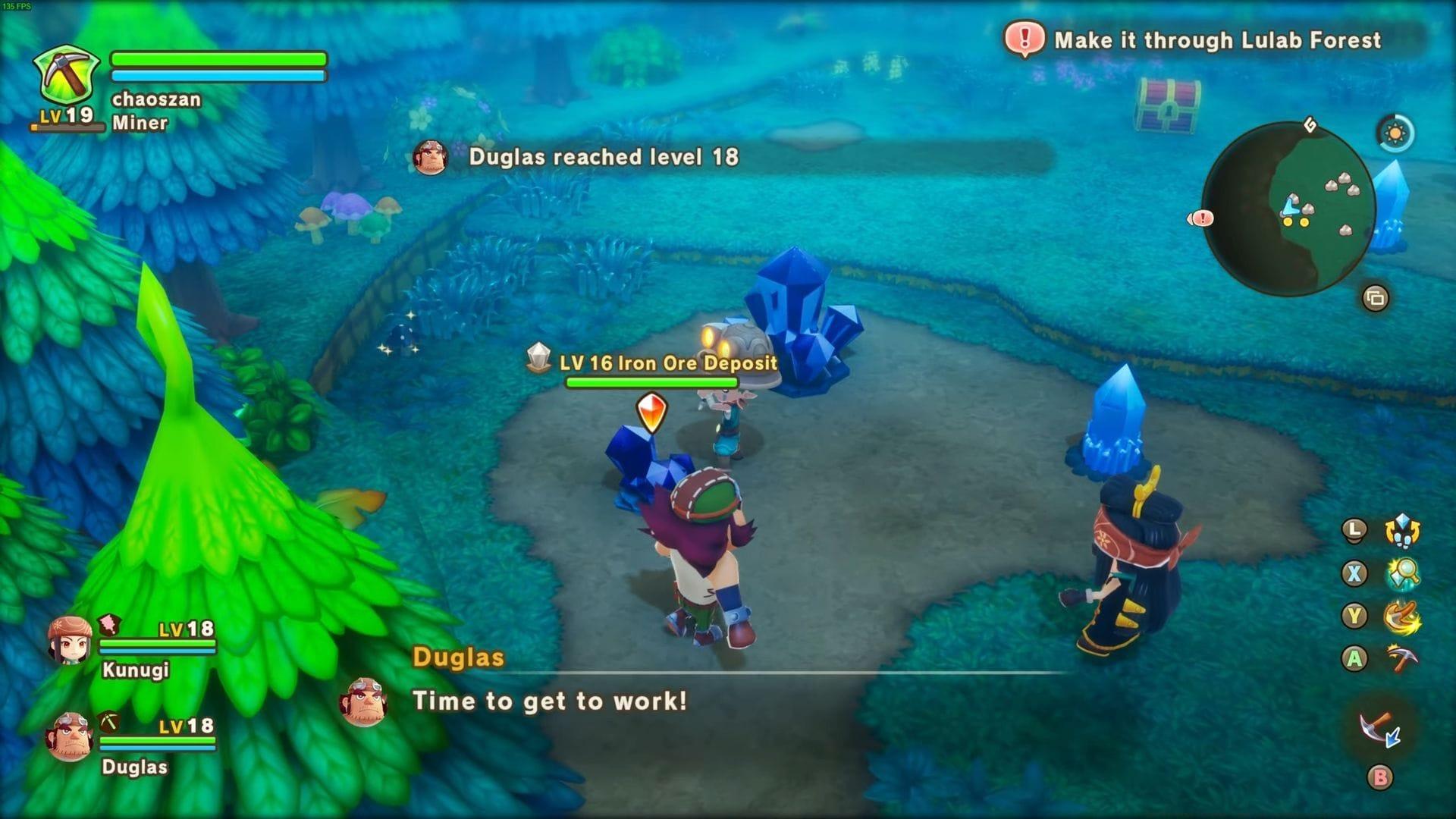Click the pickaxe with blue arrow icon
Viewport: 1456px width, 819px height.
1380,730
